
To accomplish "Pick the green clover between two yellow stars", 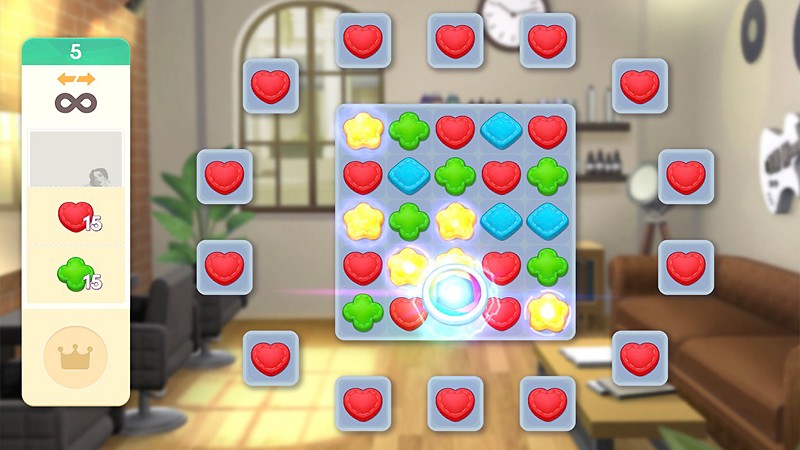I will (409, 220).
